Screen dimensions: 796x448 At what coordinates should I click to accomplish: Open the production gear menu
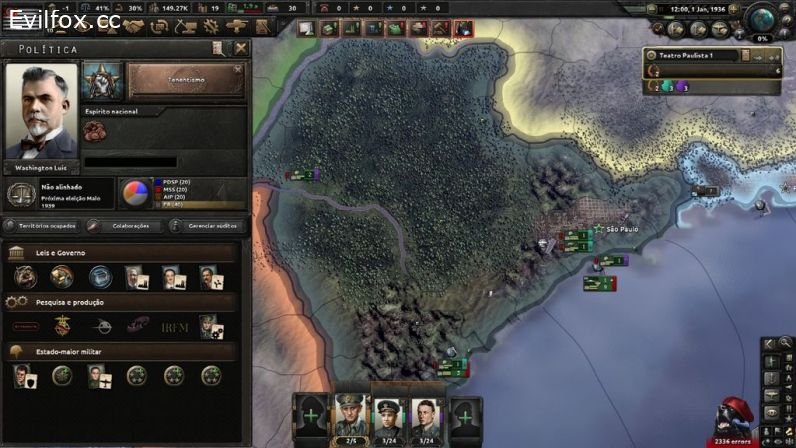(x=210, y=25)
